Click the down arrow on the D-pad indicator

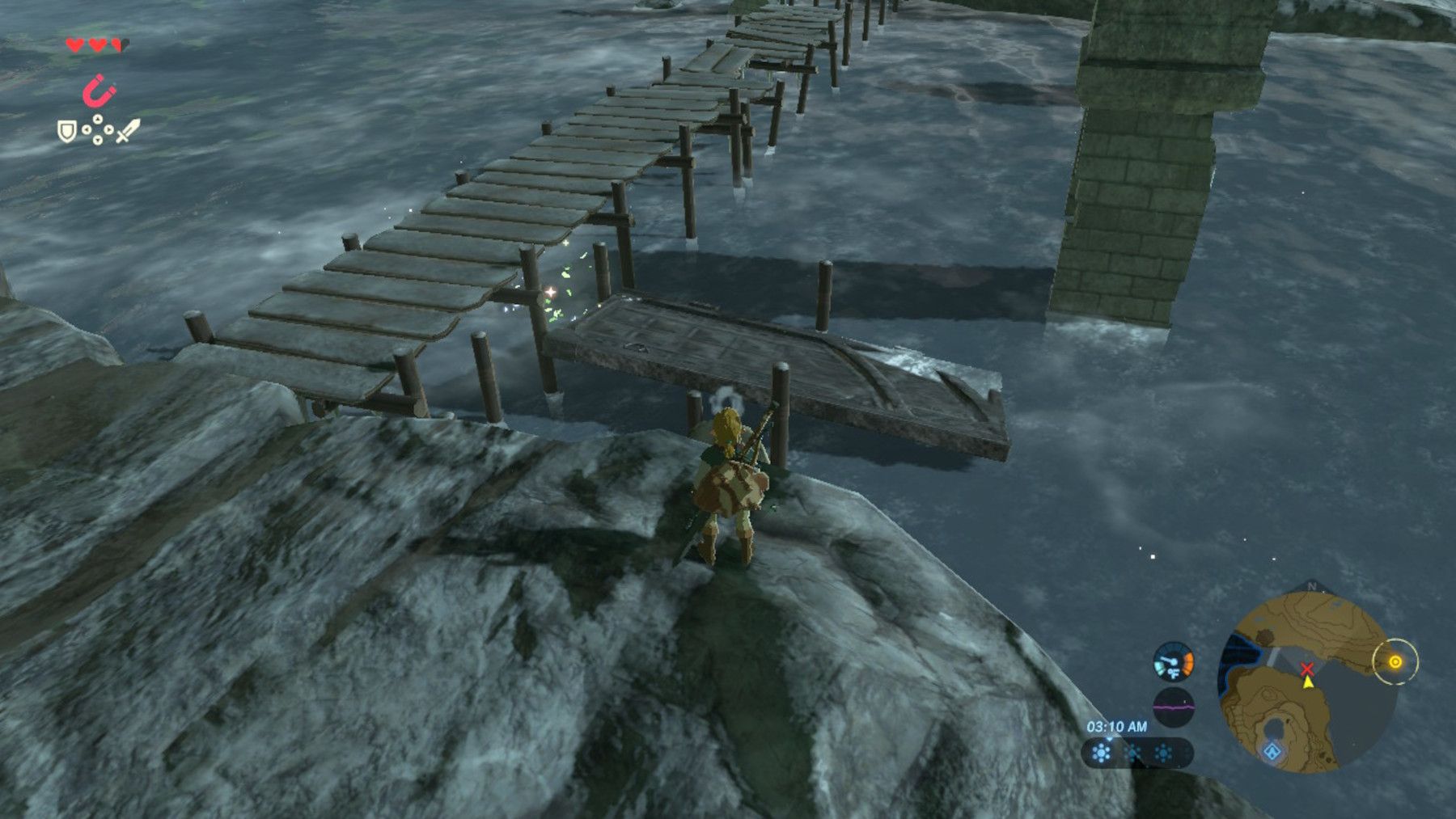(96, 139)
